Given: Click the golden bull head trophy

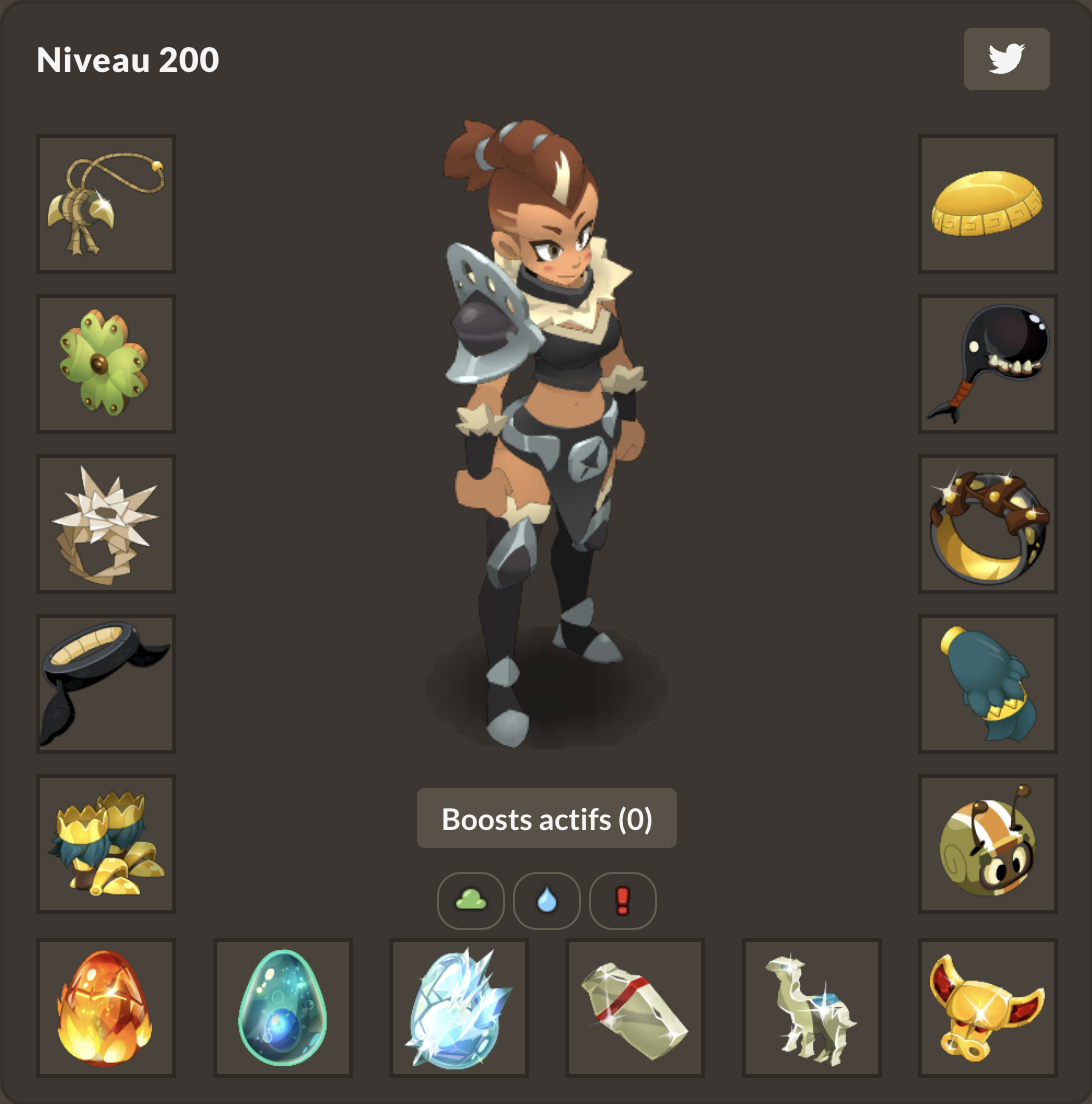Looking at the screenshot, I should click(988, 1008).
